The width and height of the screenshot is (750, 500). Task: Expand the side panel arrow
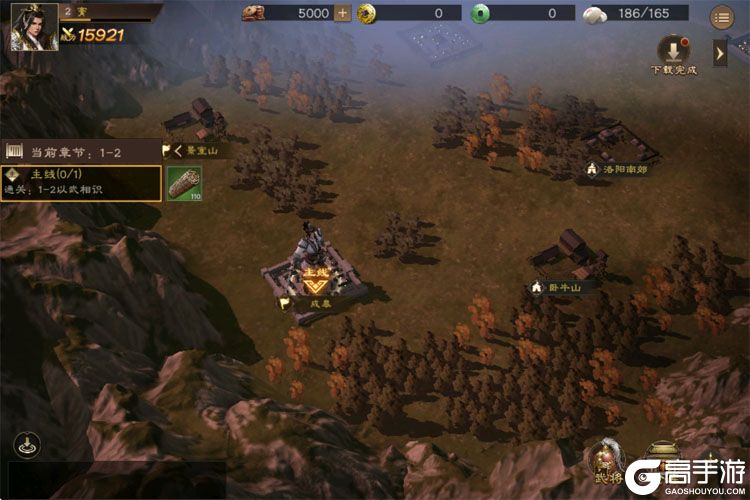(x=719, y=51)
